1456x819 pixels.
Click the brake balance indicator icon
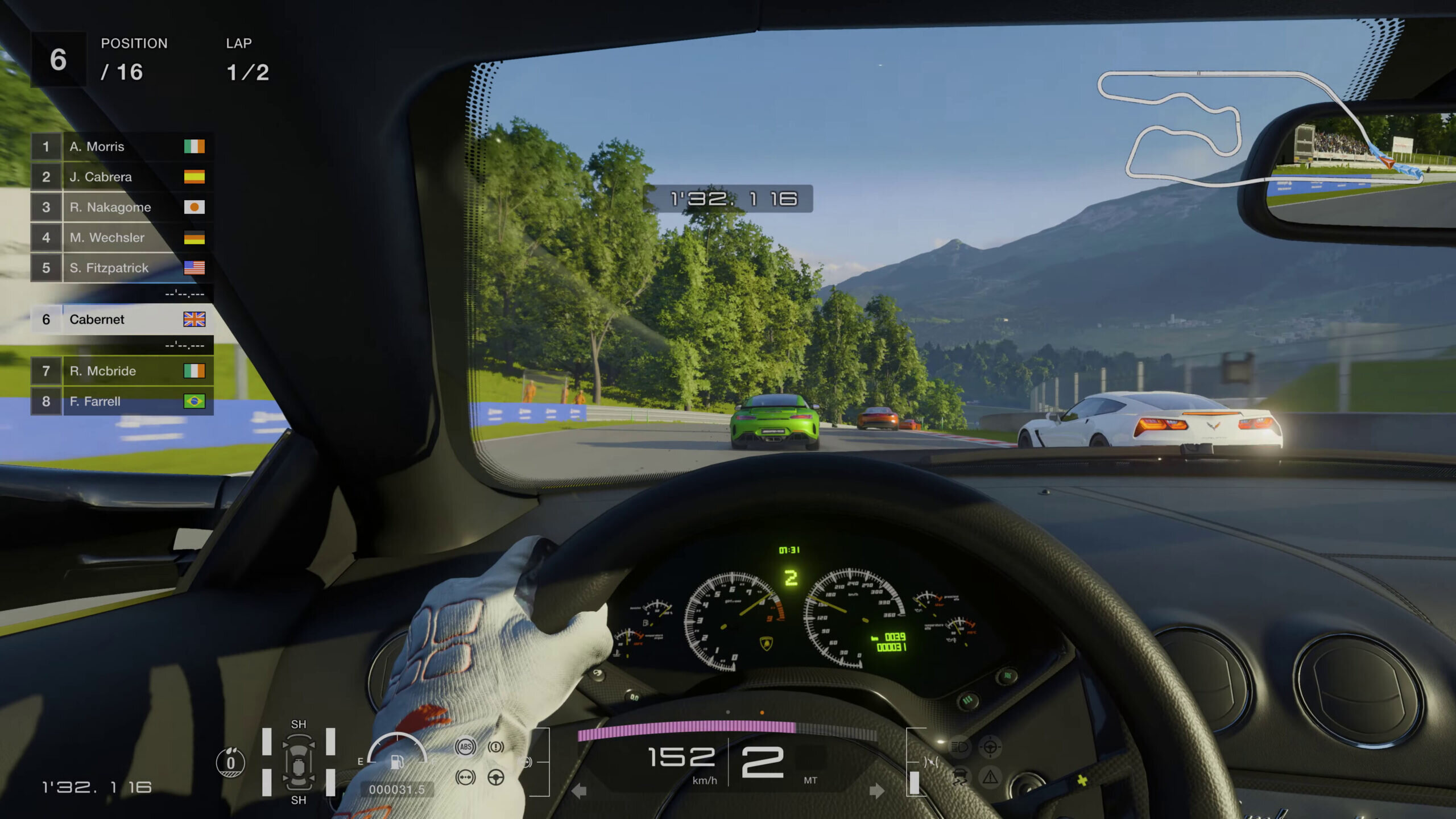point(465,778)
